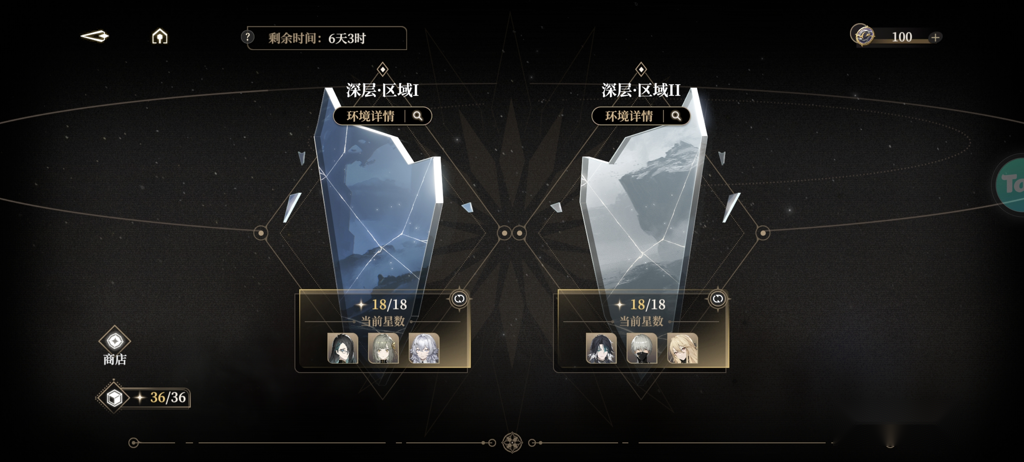Open the teal floating overlay bubble
Screen dimensions: 1024x462
pyautogui.click(x=1010, y=182)
